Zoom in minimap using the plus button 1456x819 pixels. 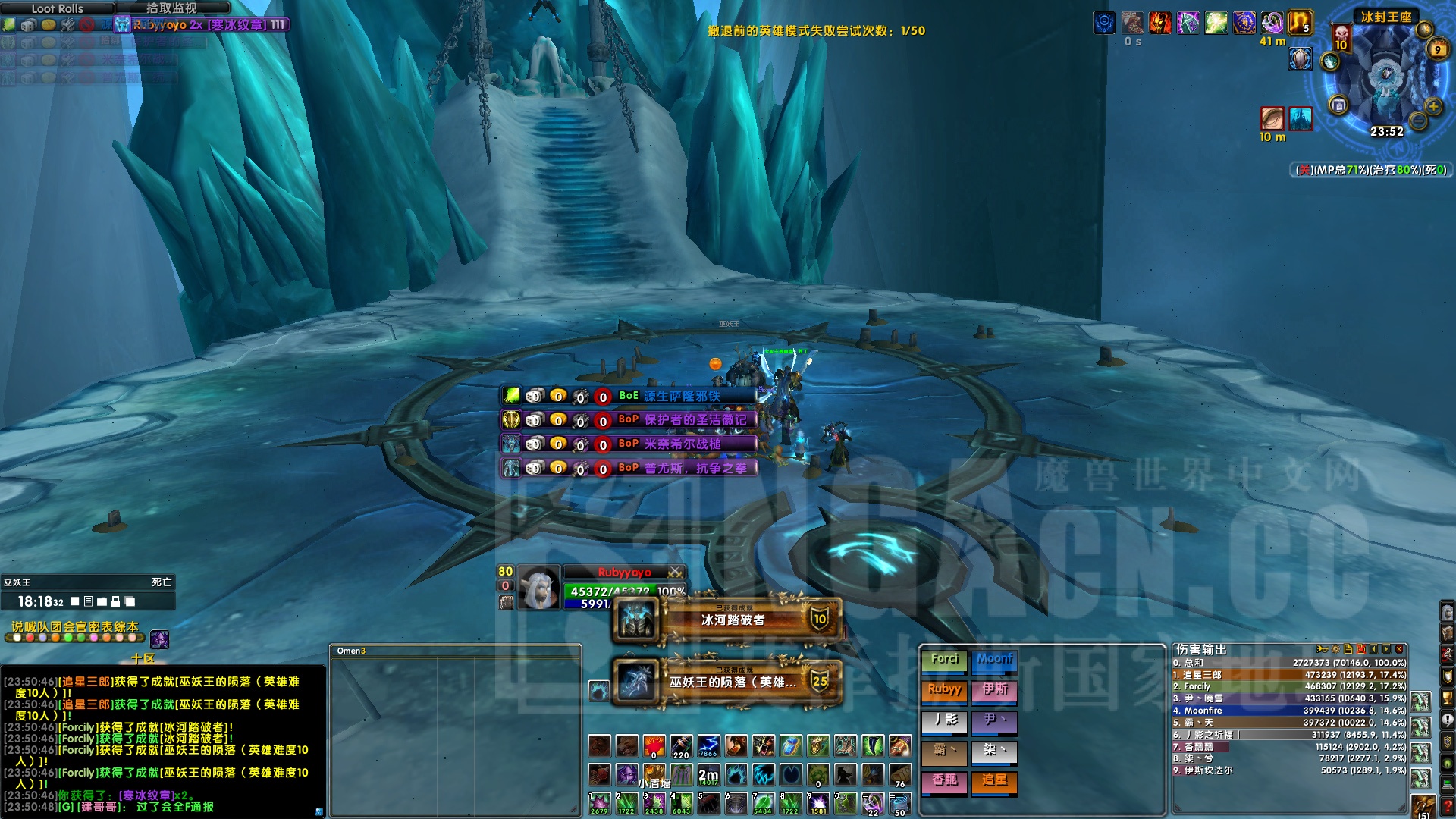[x=1432, y=106]
